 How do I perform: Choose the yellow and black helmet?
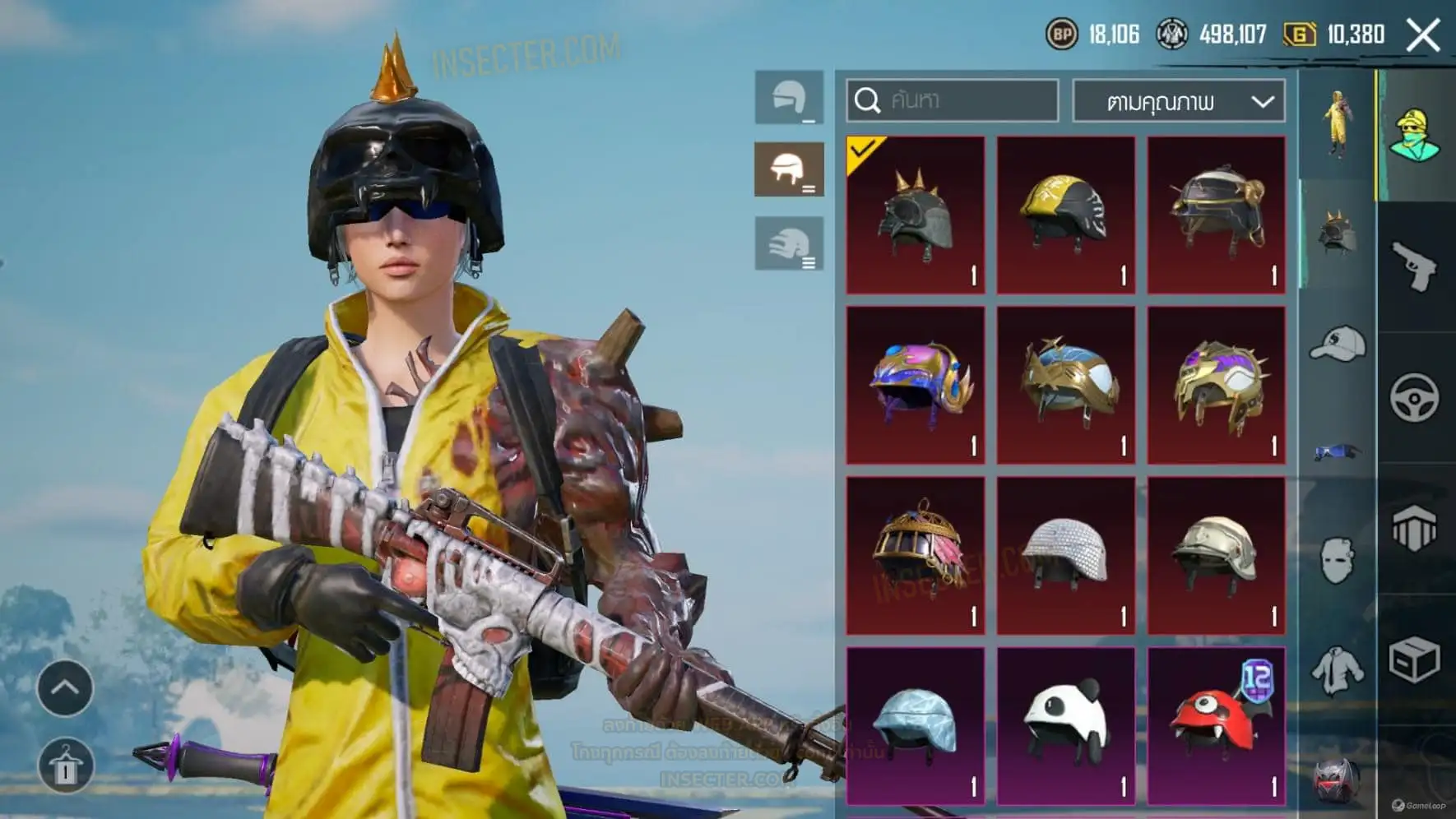click(x=1065, y=215)
